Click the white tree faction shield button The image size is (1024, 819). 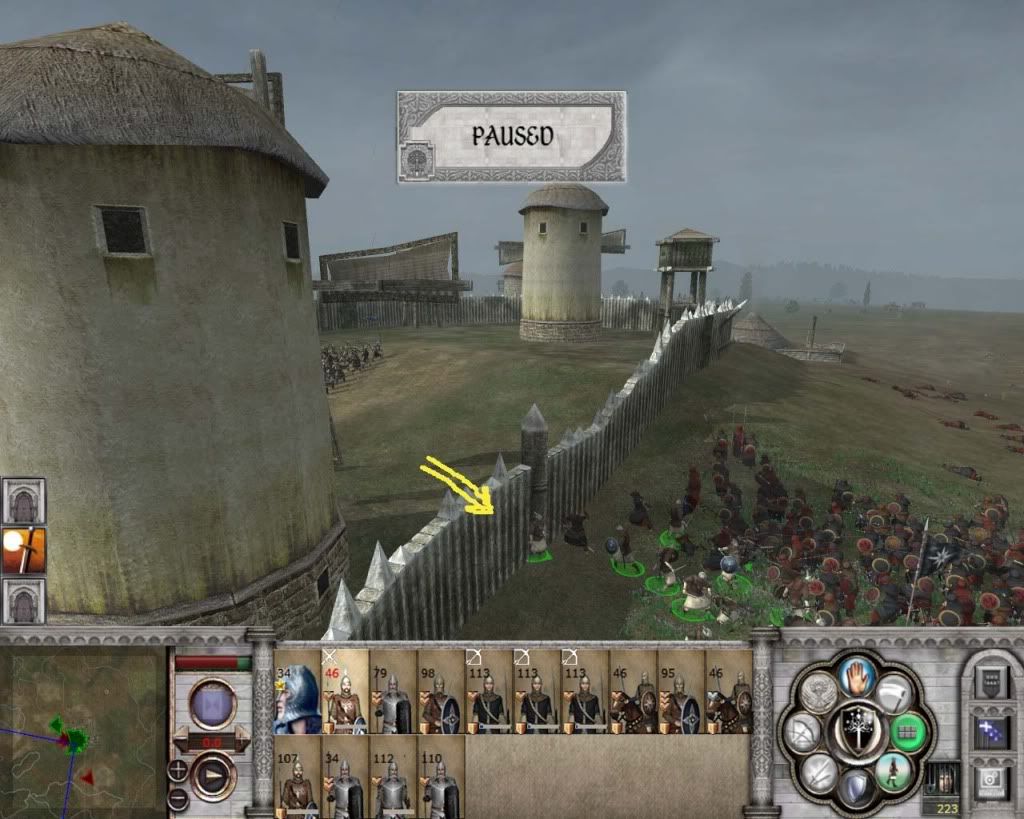pyautogui.click(x=857, y=731)
